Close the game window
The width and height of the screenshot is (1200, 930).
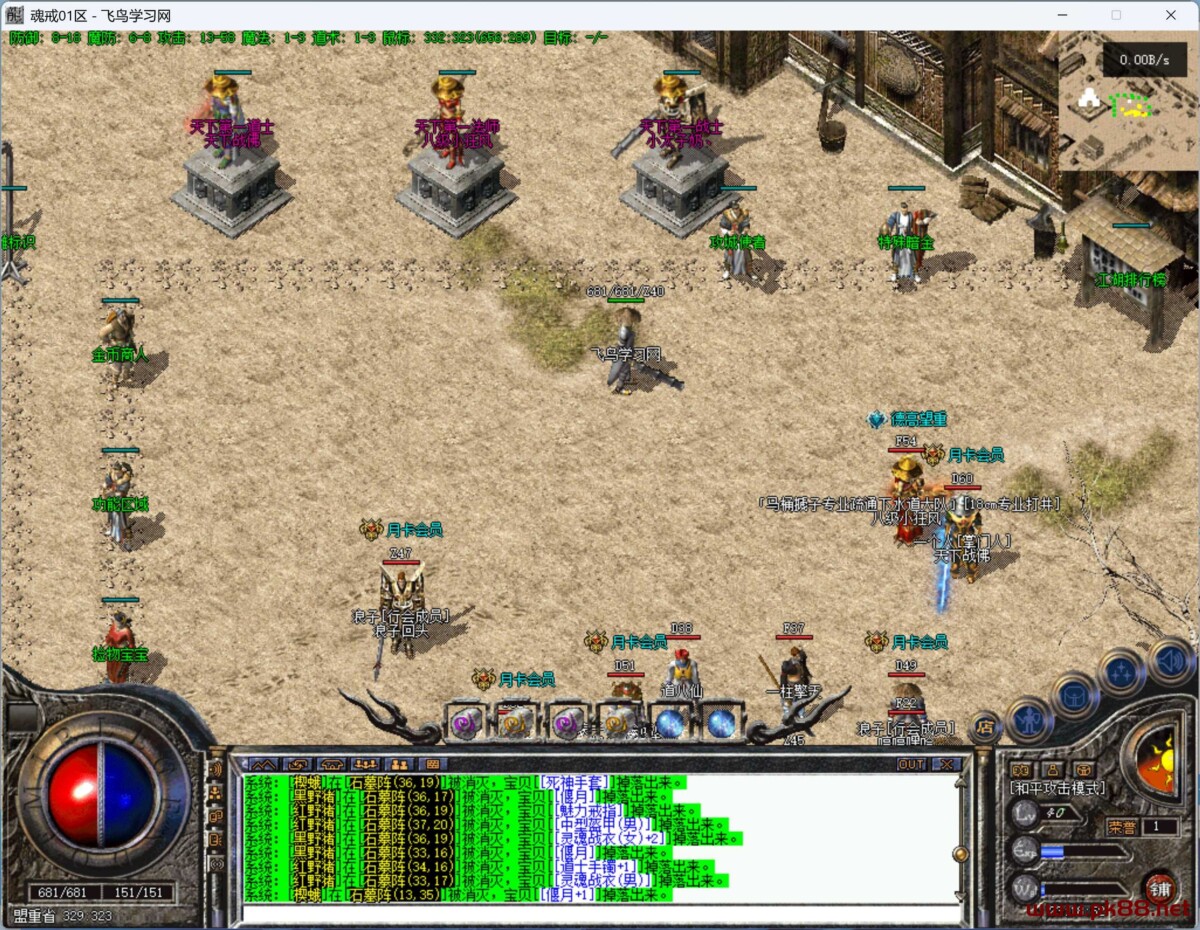click(x=1171, y=15)
